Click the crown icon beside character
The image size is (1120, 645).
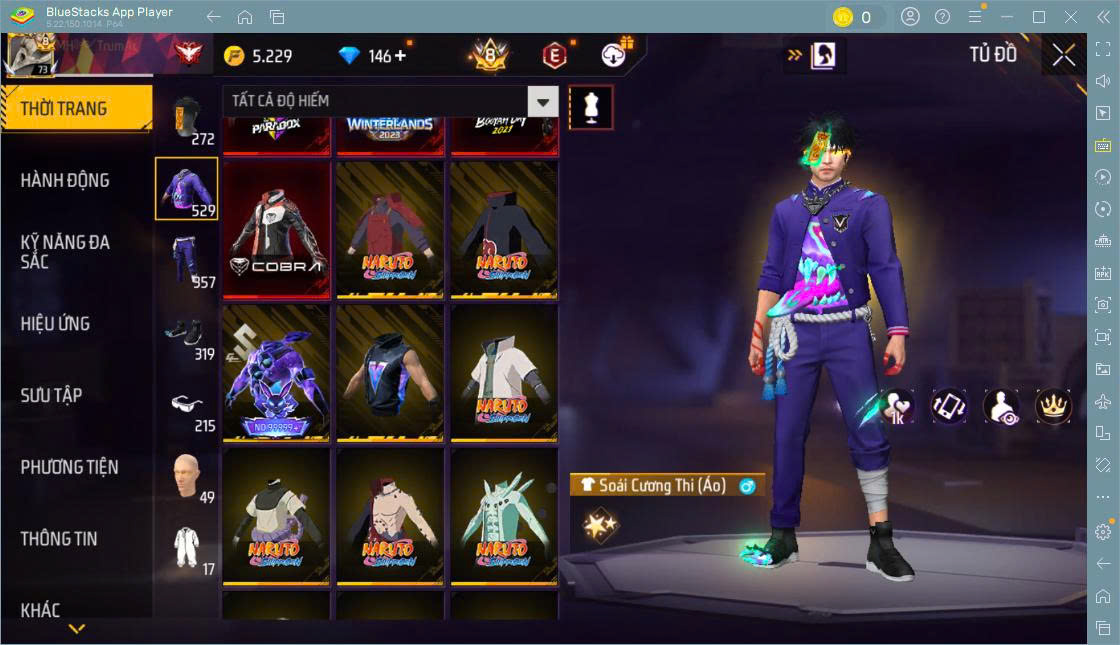coord(1053,405)
